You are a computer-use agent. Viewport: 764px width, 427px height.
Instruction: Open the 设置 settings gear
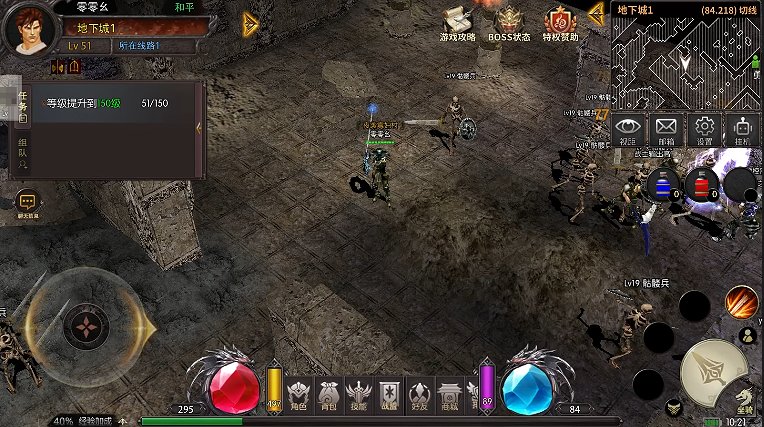[705, 130]
